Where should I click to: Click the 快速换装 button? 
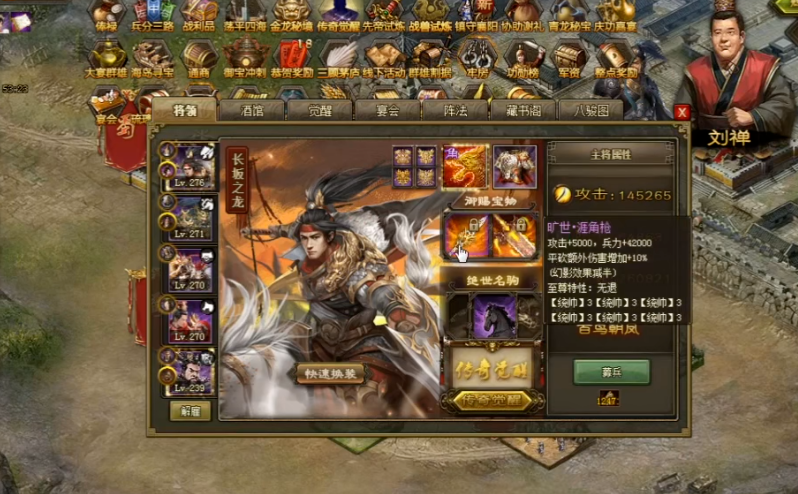(329, 373)
